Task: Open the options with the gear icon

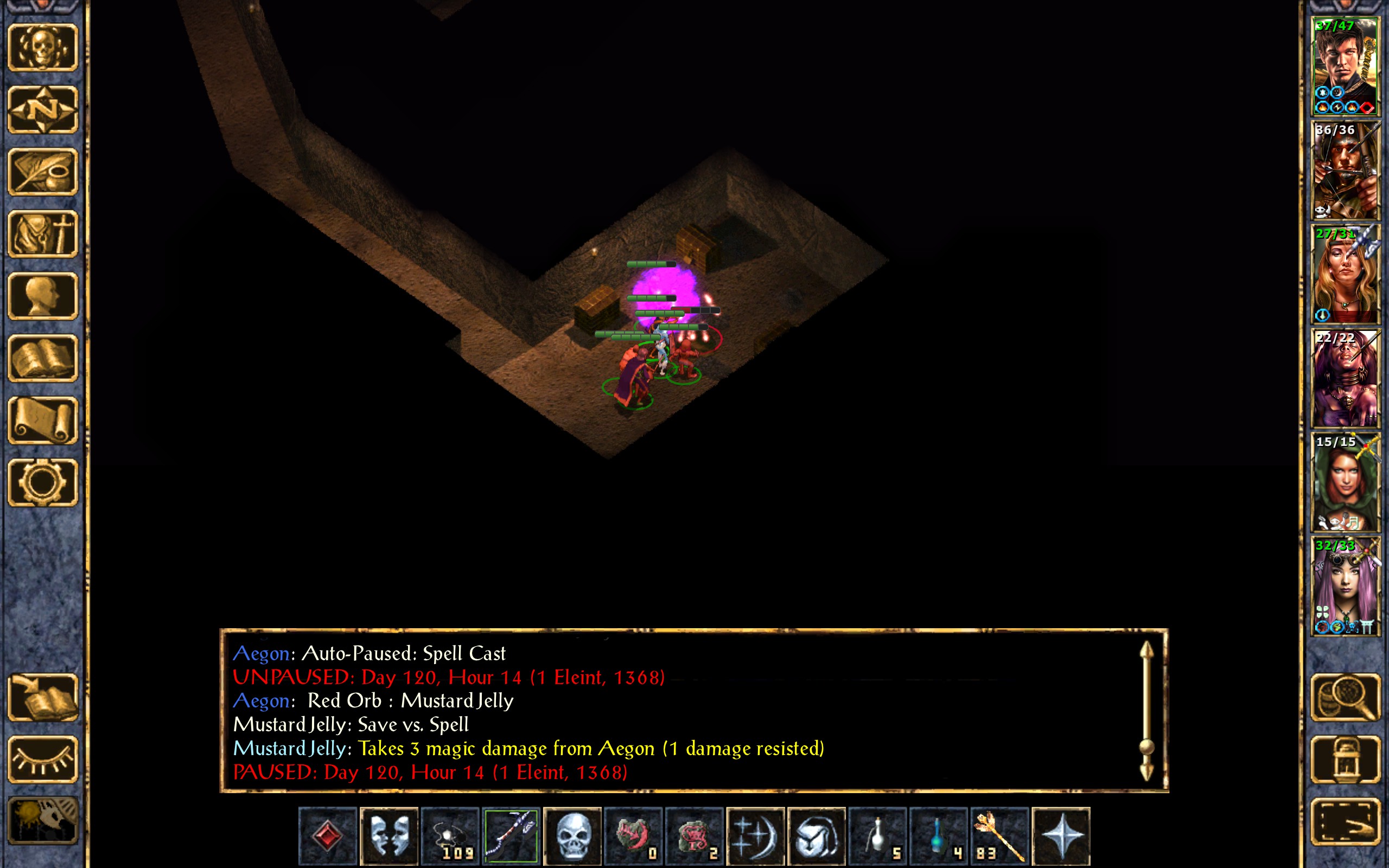Action: 43,482
